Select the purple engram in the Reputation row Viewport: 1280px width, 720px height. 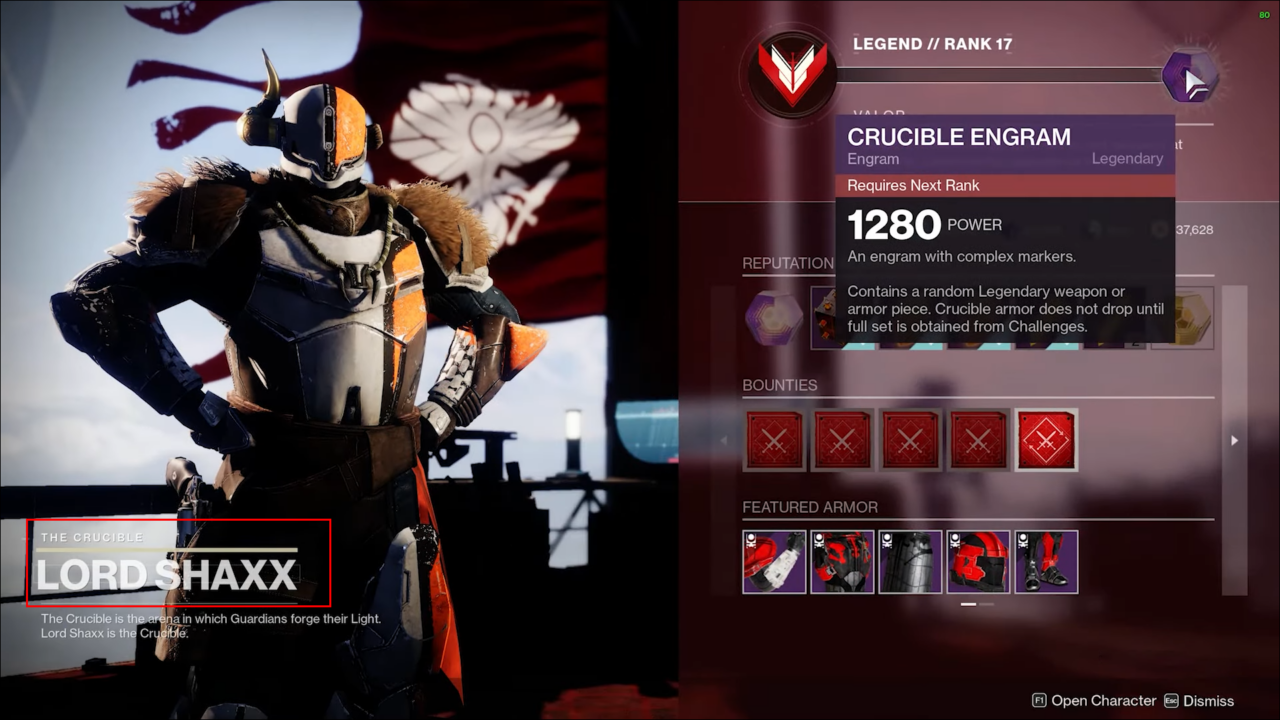click(x=774, y=318)
